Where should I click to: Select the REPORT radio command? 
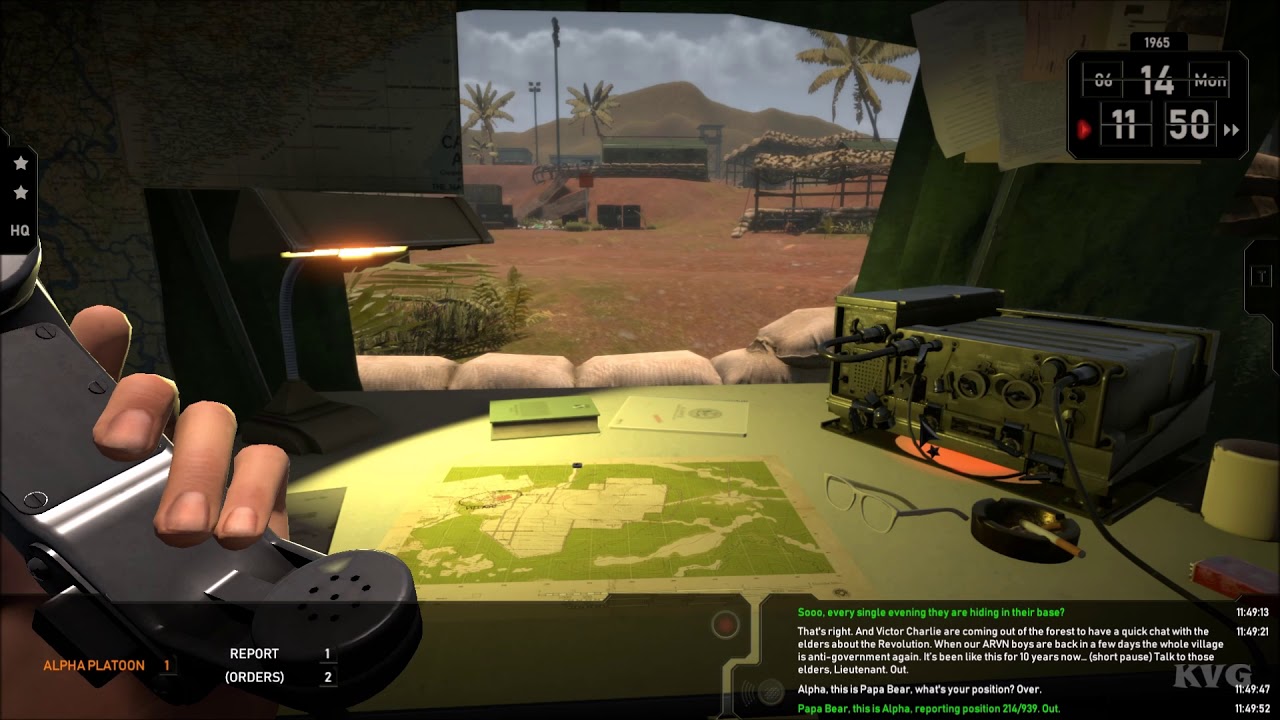click(x=254, y=654)
